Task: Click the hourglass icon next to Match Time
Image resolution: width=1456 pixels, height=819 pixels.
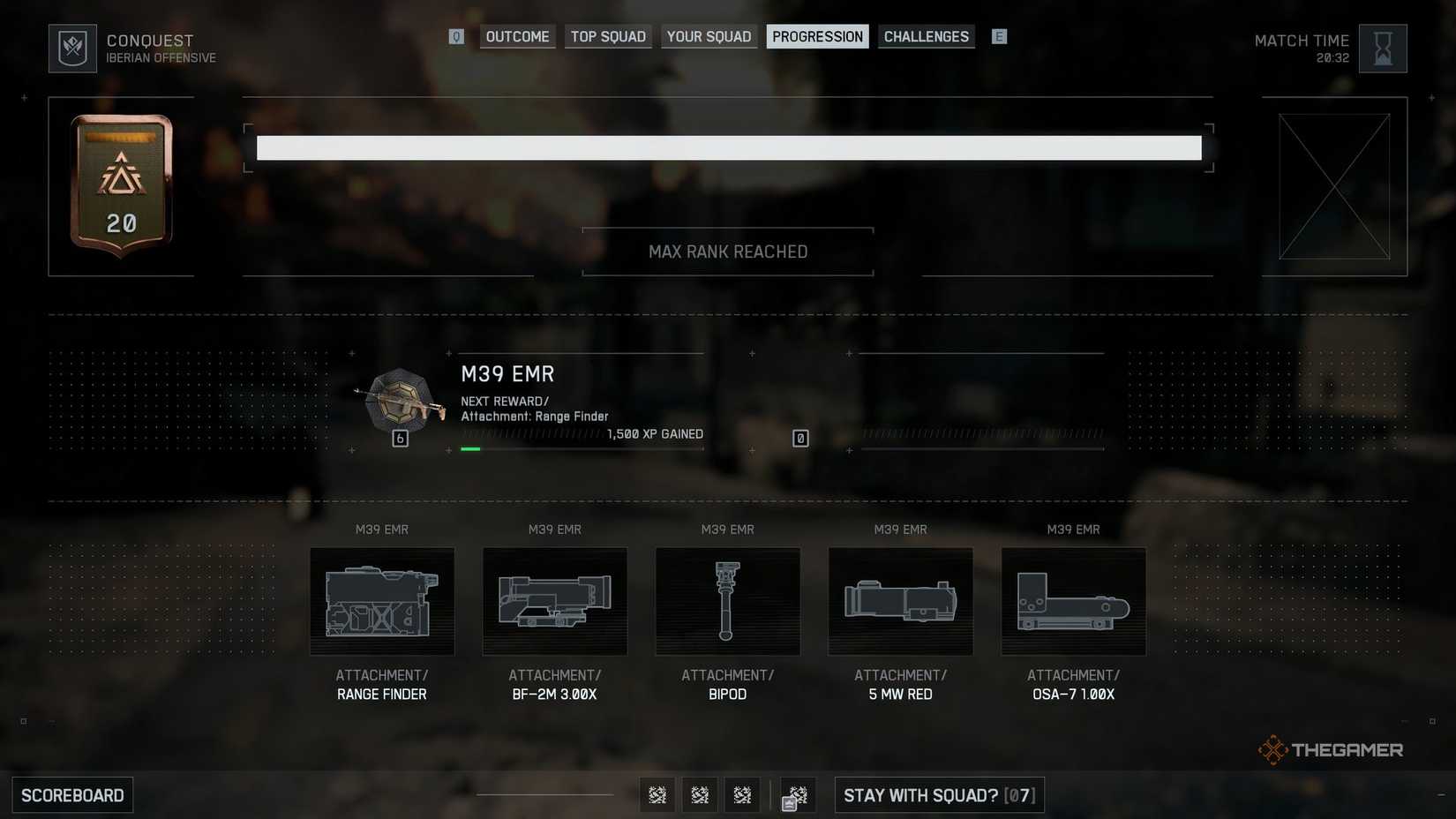Action: [1382, 48]
